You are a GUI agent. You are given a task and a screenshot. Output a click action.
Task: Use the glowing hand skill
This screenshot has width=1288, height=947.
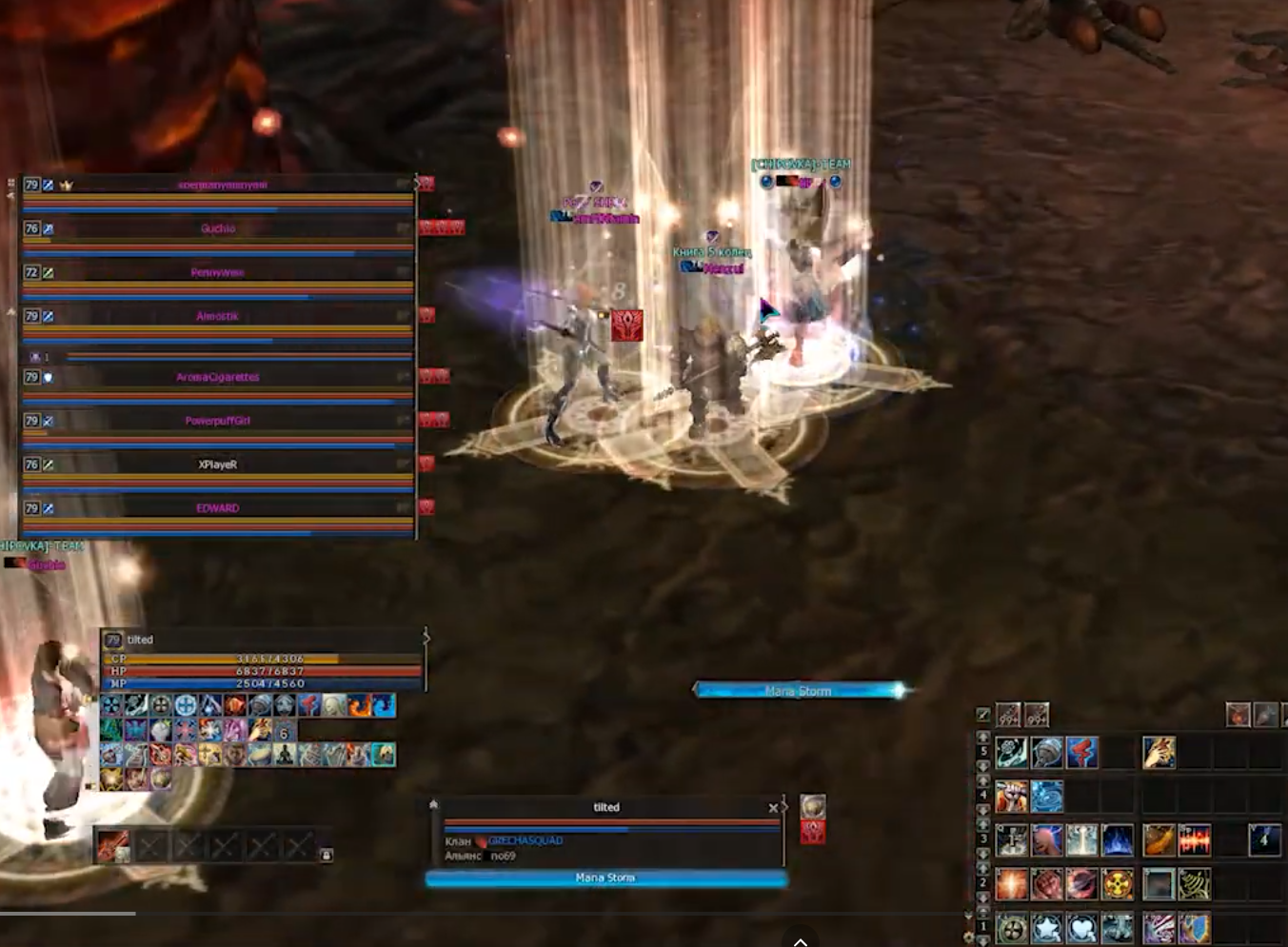(x=1159, y=753)
